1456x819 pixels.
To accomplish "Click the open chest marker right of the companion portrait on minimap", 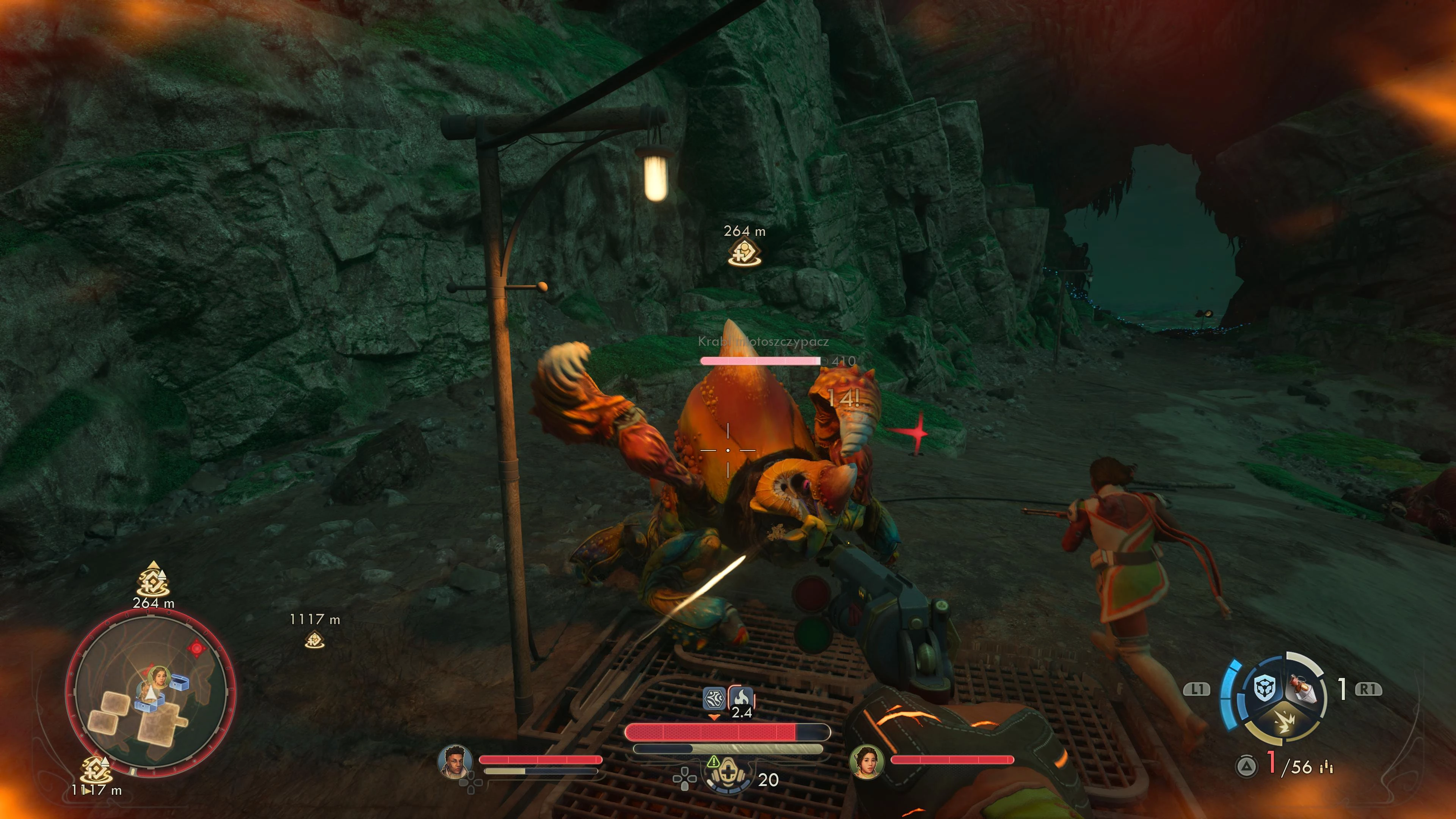I will click(180, 682).
